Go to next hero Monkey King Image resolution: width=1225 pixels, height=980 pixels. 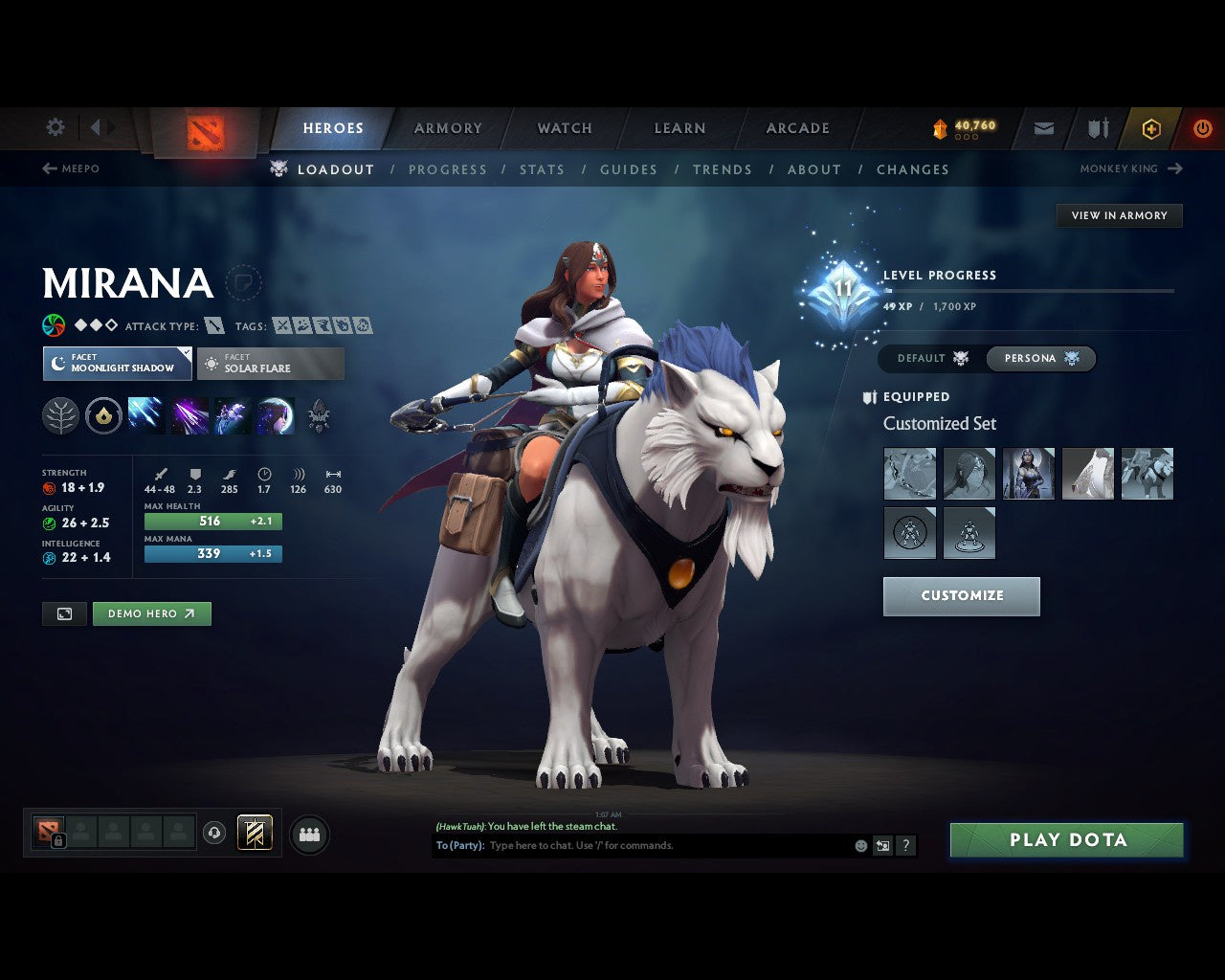click(x=1131, y=168)
